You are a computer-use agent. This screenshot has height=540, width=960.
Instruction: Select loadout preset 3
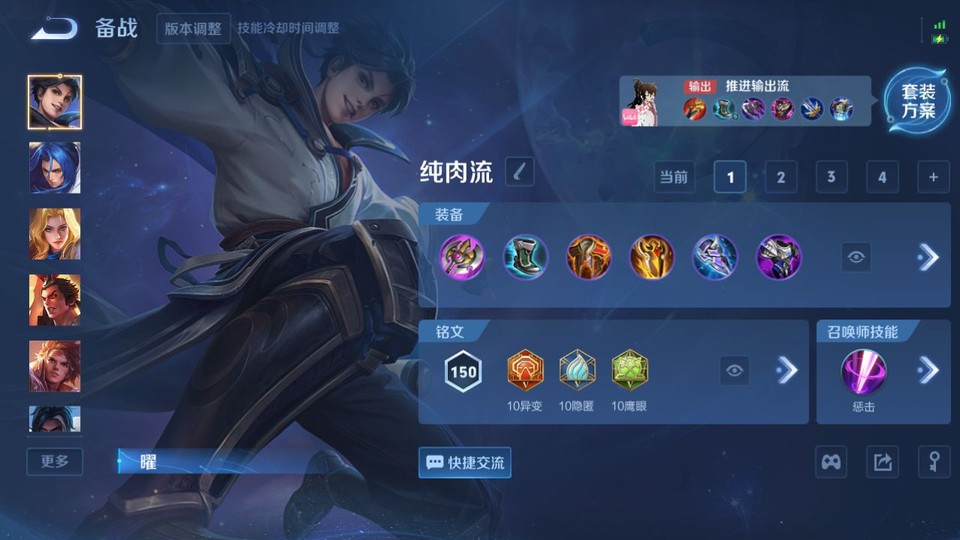coord(831,178)
